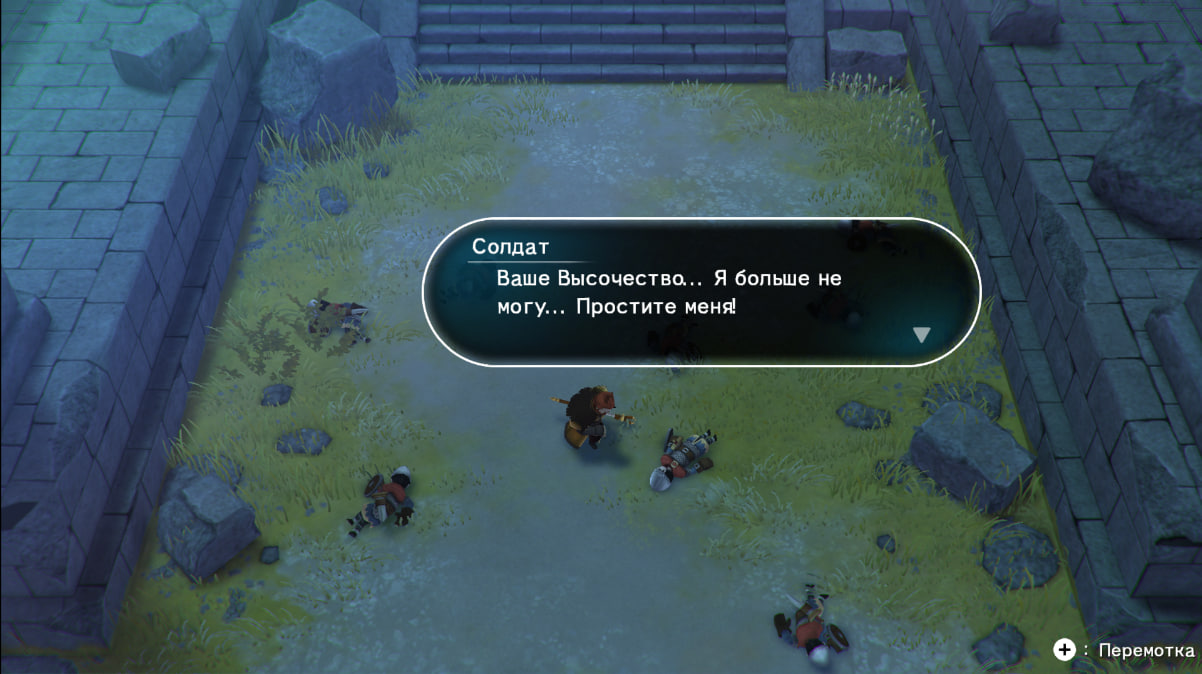Click the soldier's dialogue text box

pos(700,291)
